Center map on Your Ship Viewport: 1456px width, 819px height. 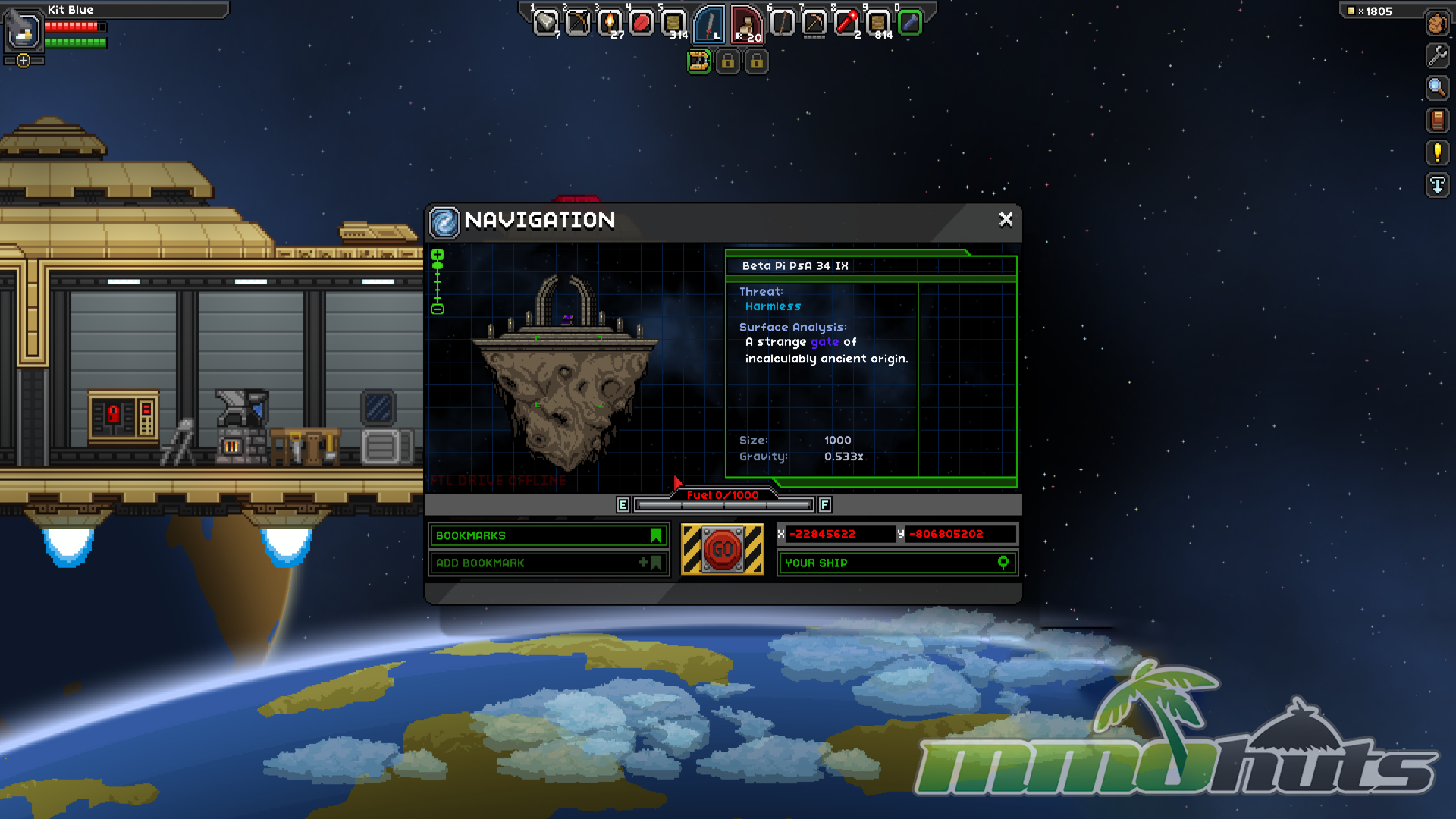point(896,563)
